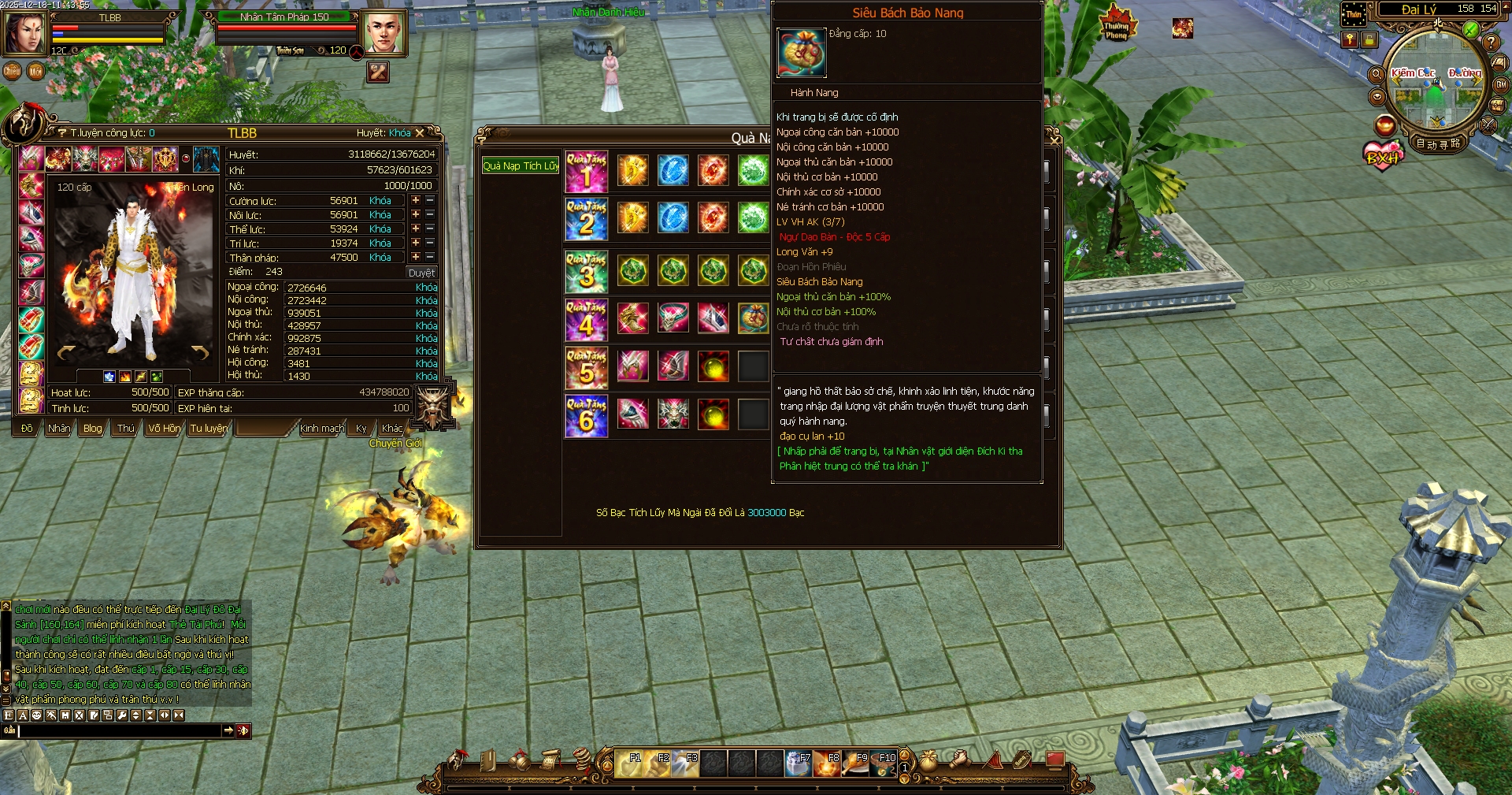Open the Kinh mạch tab
Image resolution: width=1512 pixels, height=795 pixels.
pyautogui.click(x=321, y=429)
